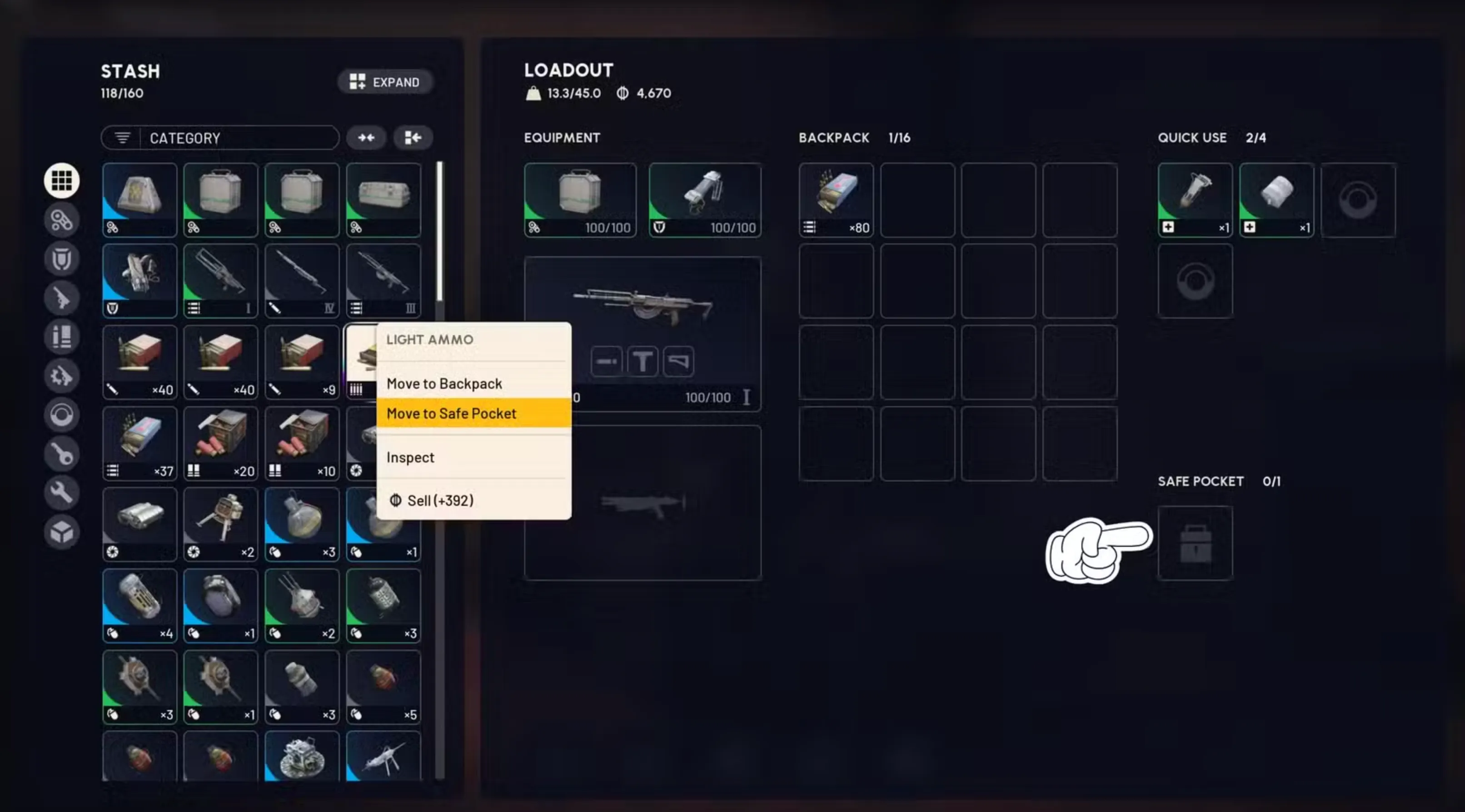Filter stash by the pistol weapons category

point(61,298)
